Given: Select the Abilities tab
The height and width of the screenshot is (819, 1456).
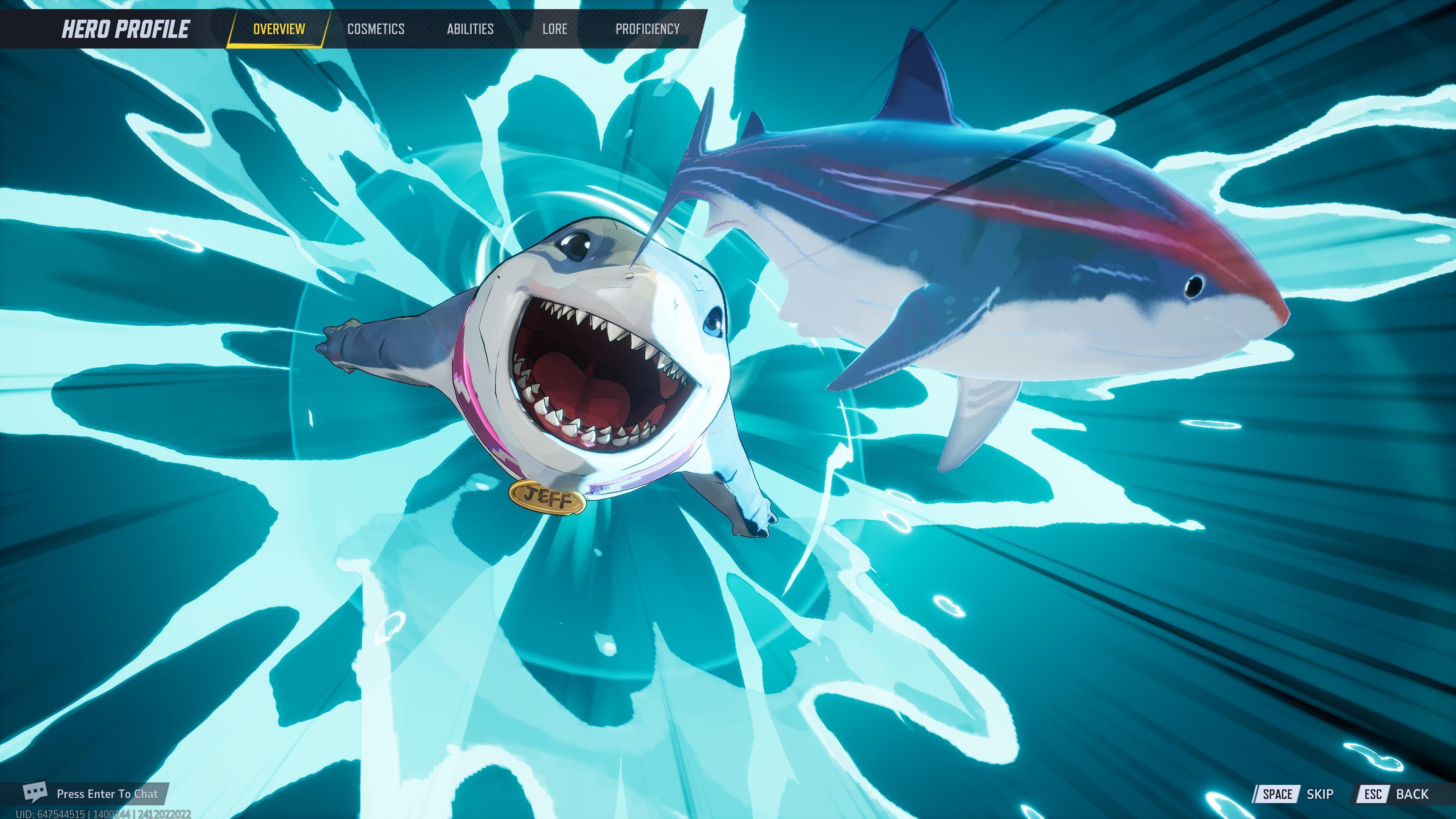Looking at the screenshot, I should (470, 29).
